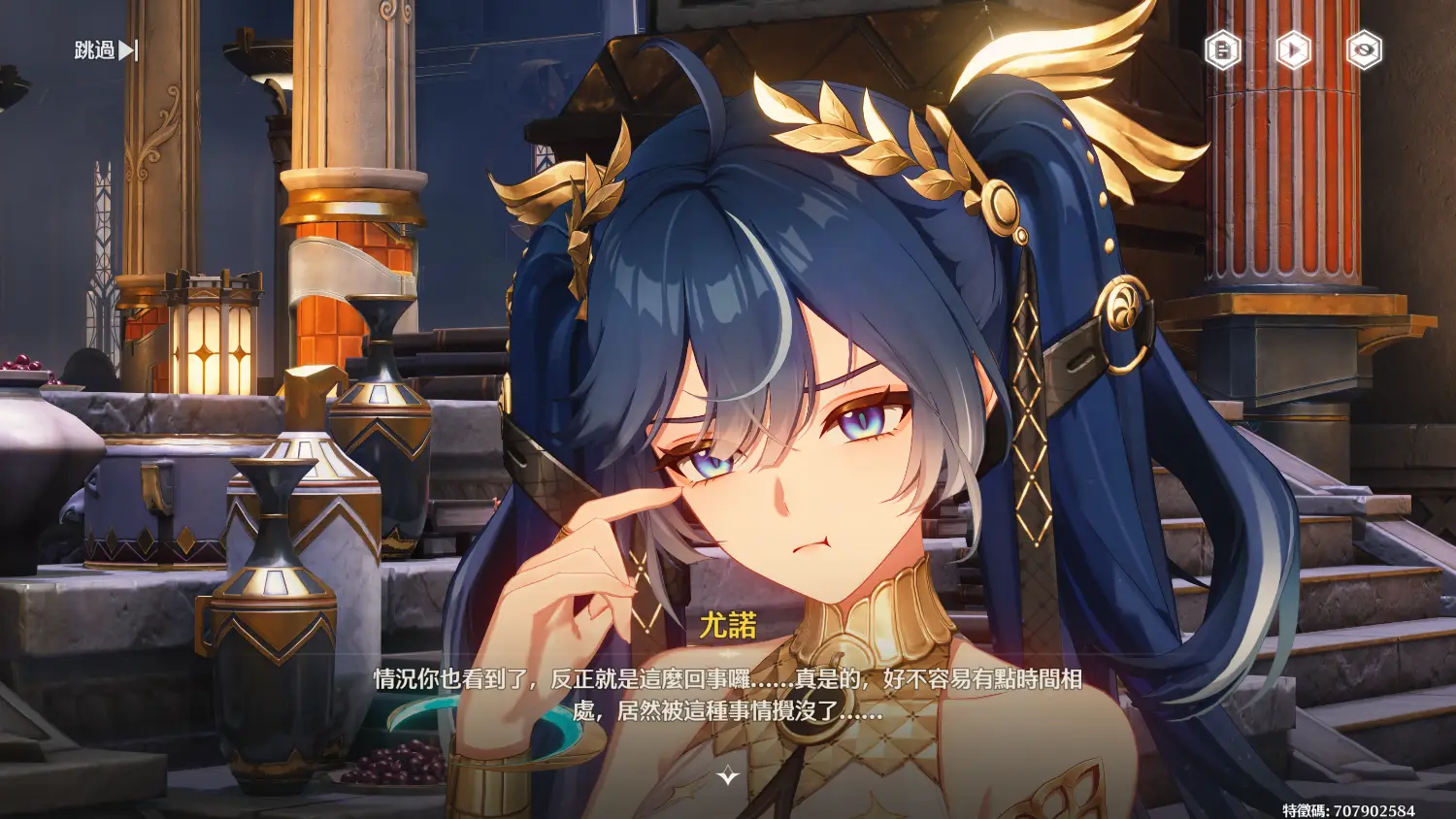Hide the dialogue interface with eye icon
This screenshot has height=819, width=1456.
pos(1364,50)
